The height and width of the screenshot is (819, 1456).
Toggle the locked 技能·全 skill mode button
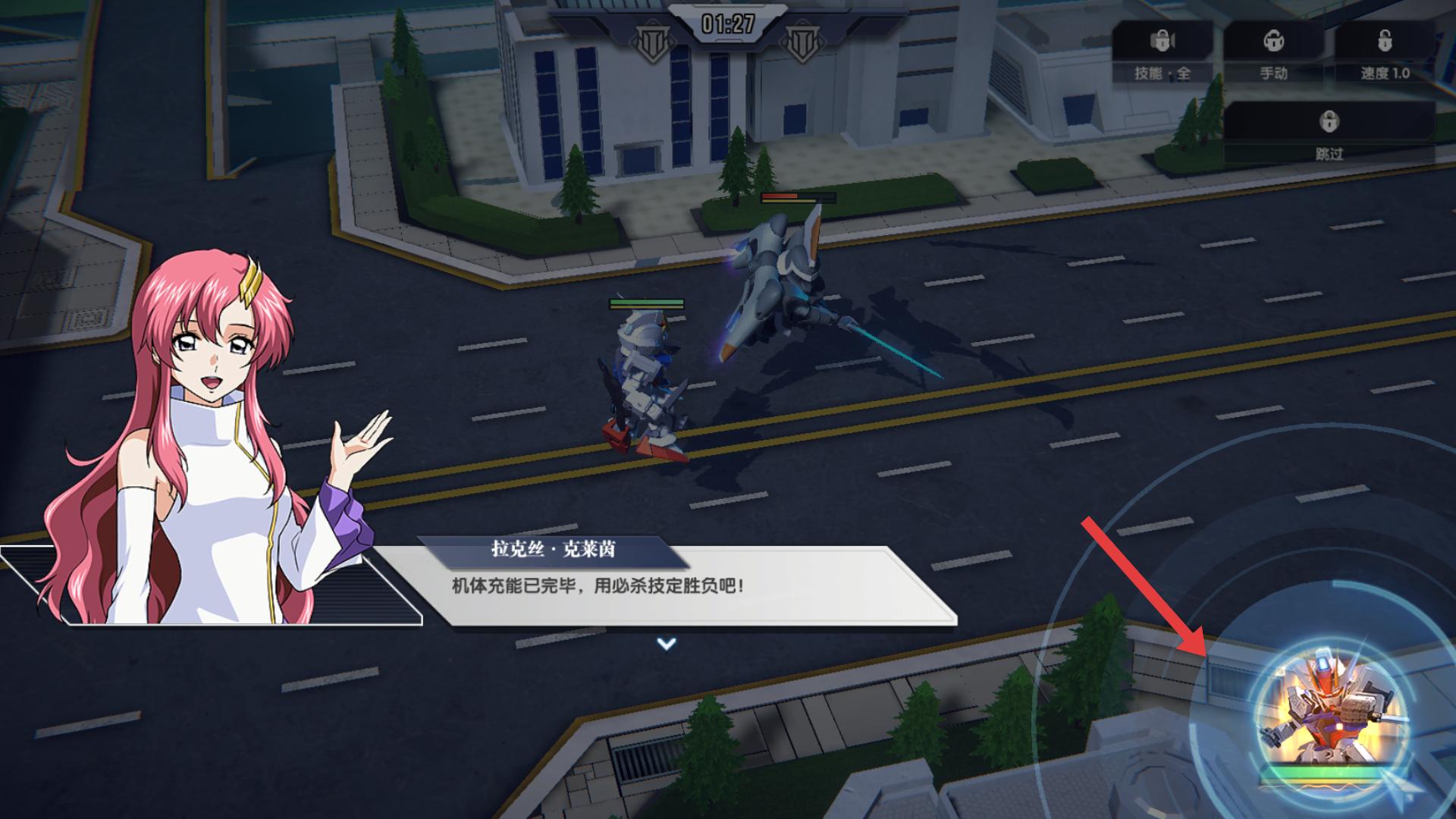coord(1162,52)
